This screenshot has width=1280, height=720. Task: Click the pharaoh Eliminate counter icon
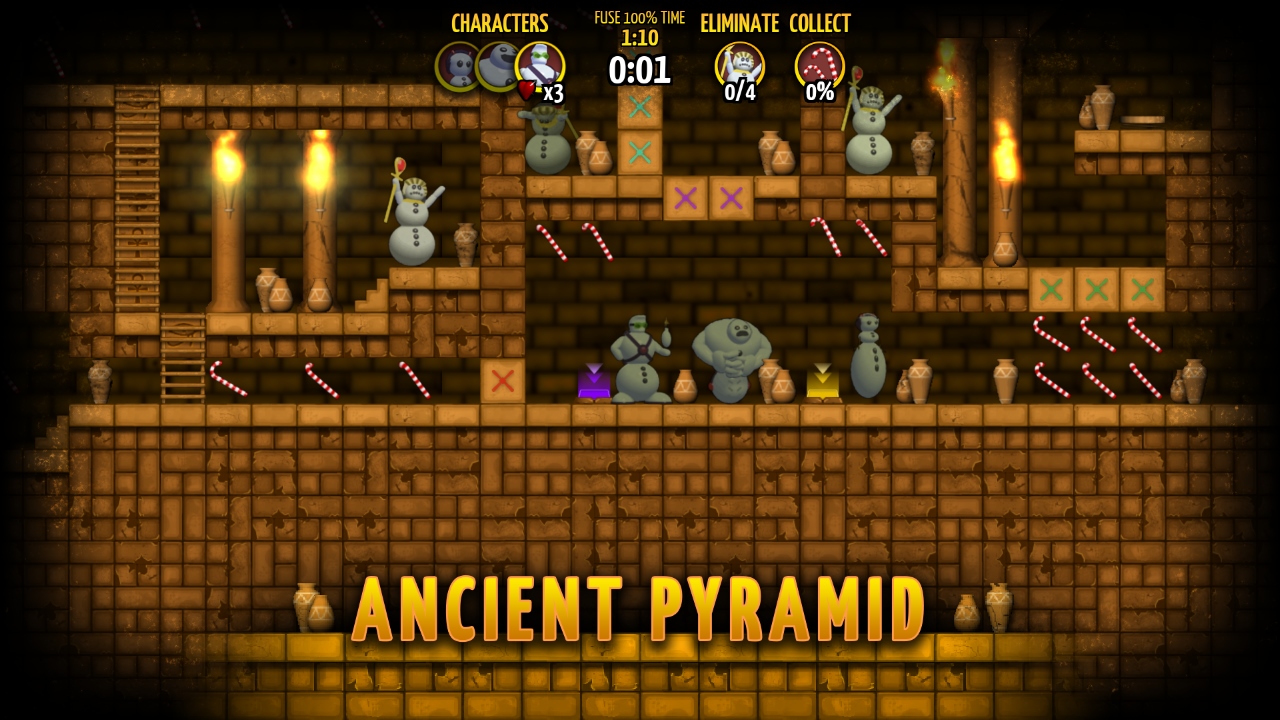(x=740, y=62)
